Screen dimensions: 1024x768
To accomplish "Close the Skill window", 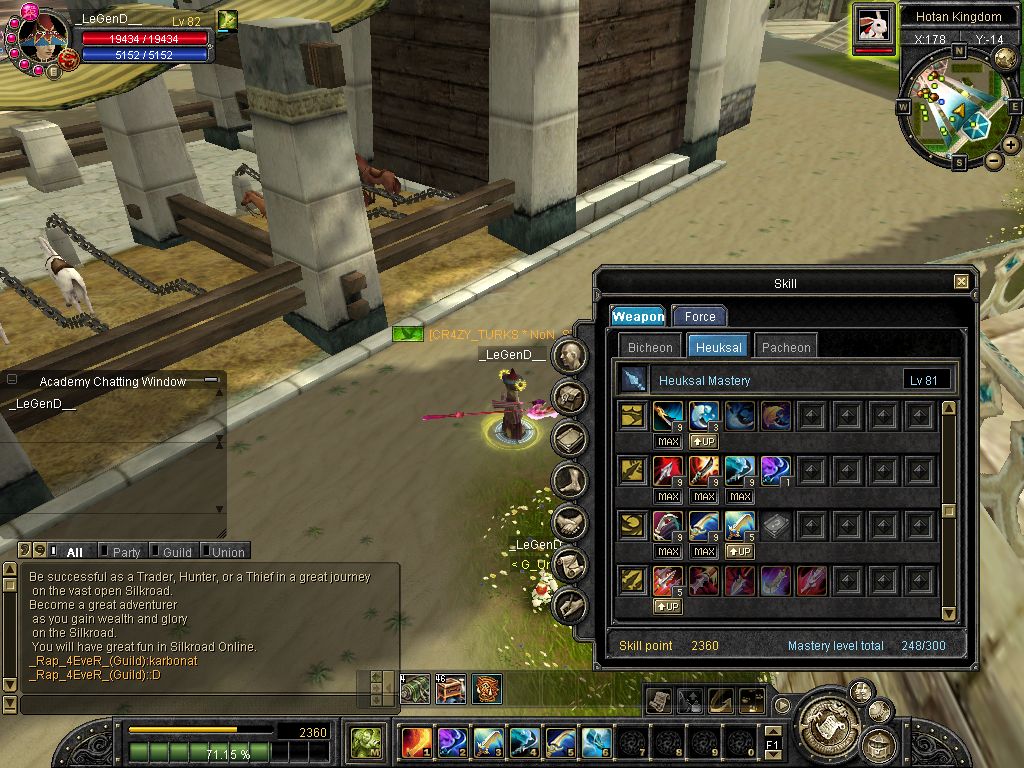I will click(x=961, y=282).
